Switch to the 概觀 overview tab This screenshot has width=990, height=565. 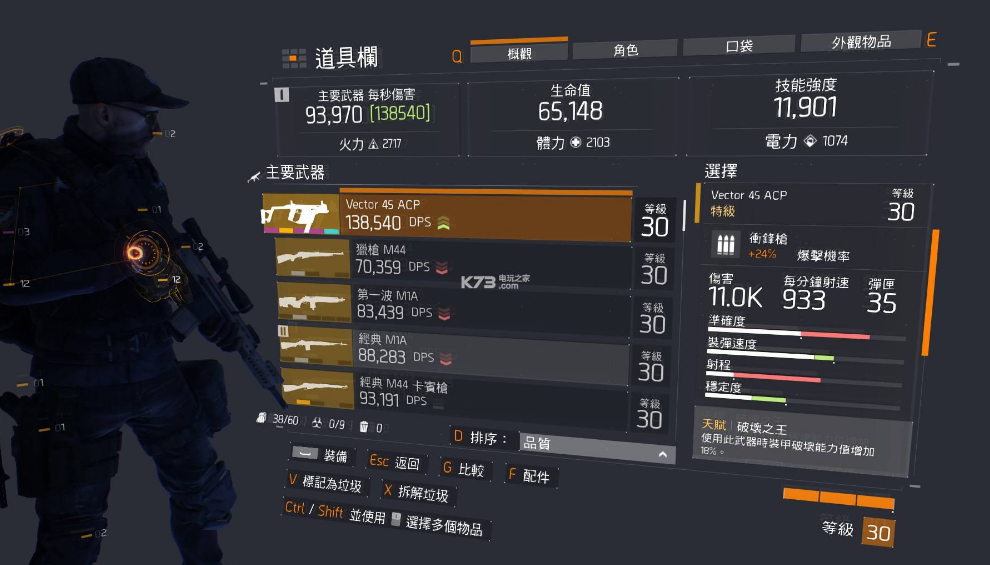518,53
